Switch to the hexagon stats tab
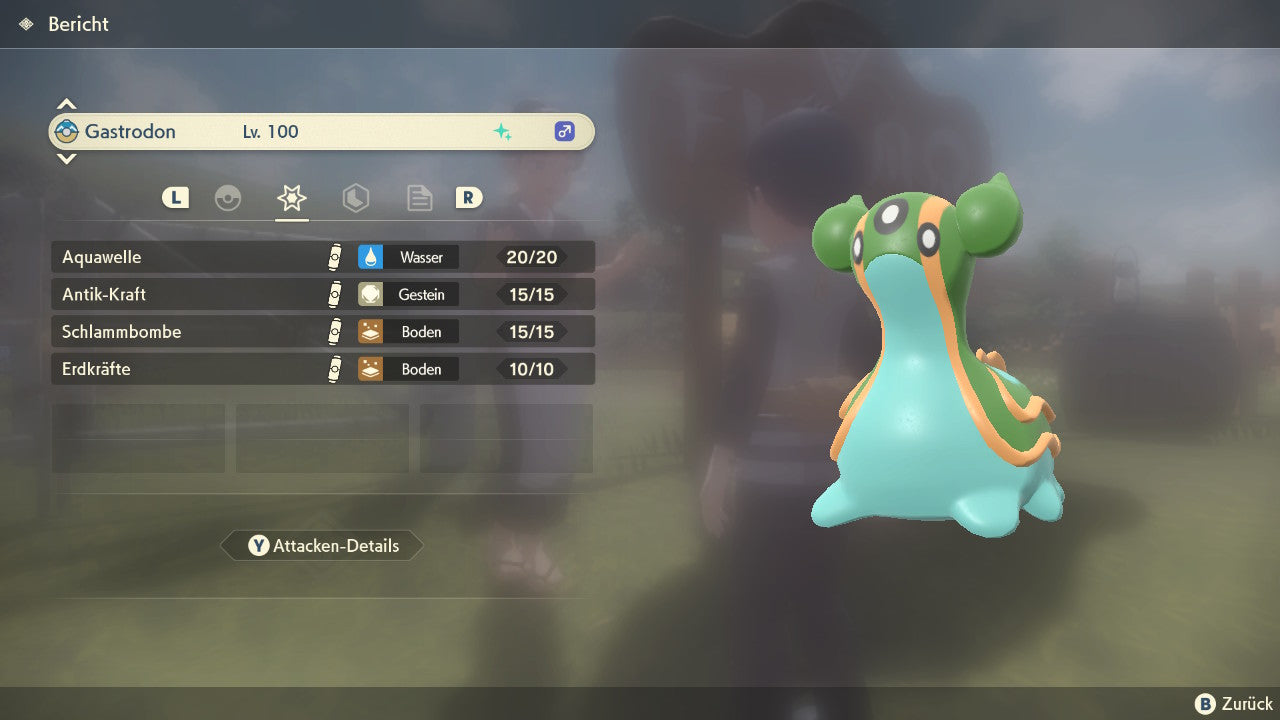The image size is (1280, 720). [x=355, y=198]
